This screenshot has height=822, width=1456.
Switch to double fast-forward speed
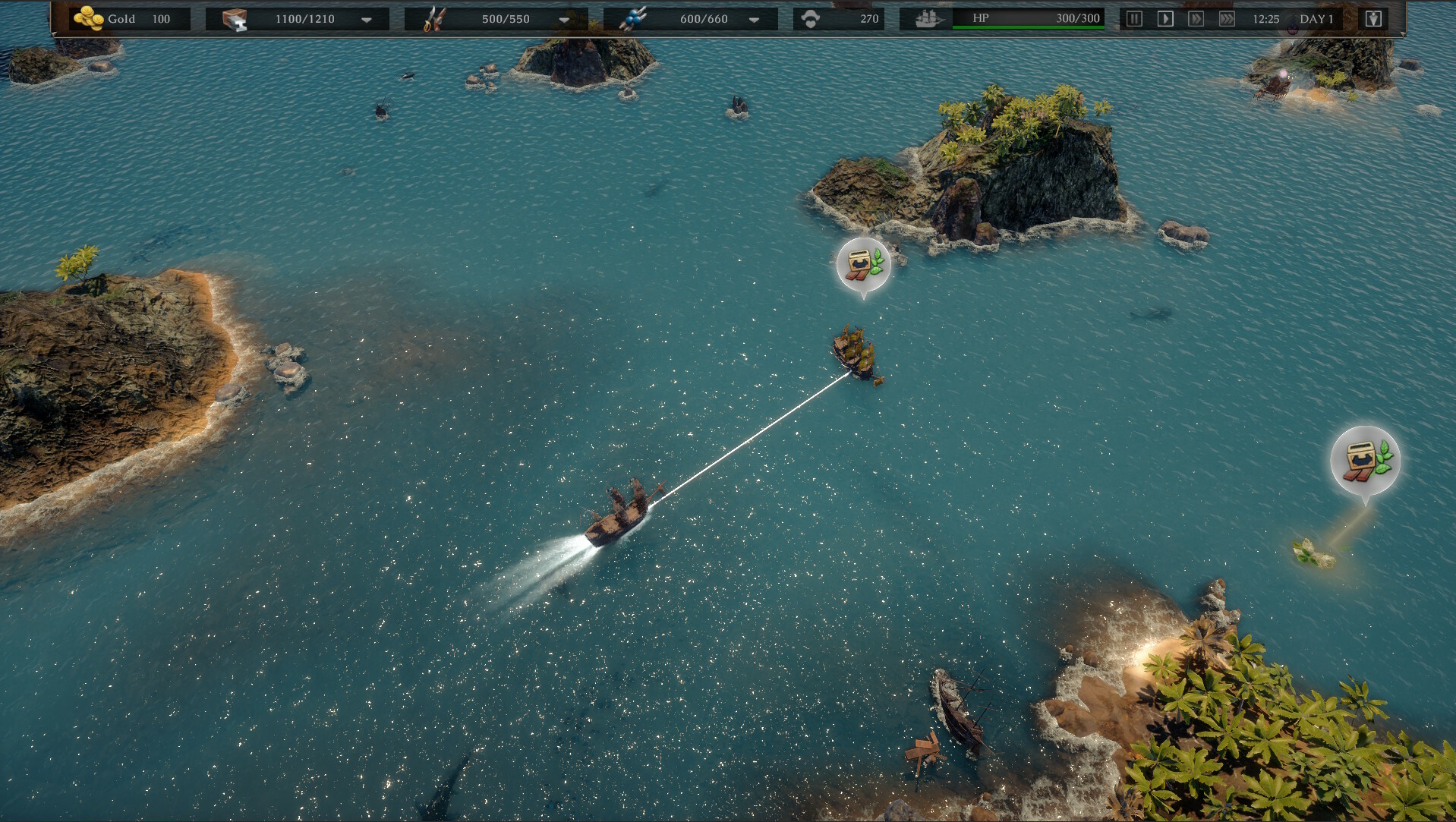click(1196, 19)
